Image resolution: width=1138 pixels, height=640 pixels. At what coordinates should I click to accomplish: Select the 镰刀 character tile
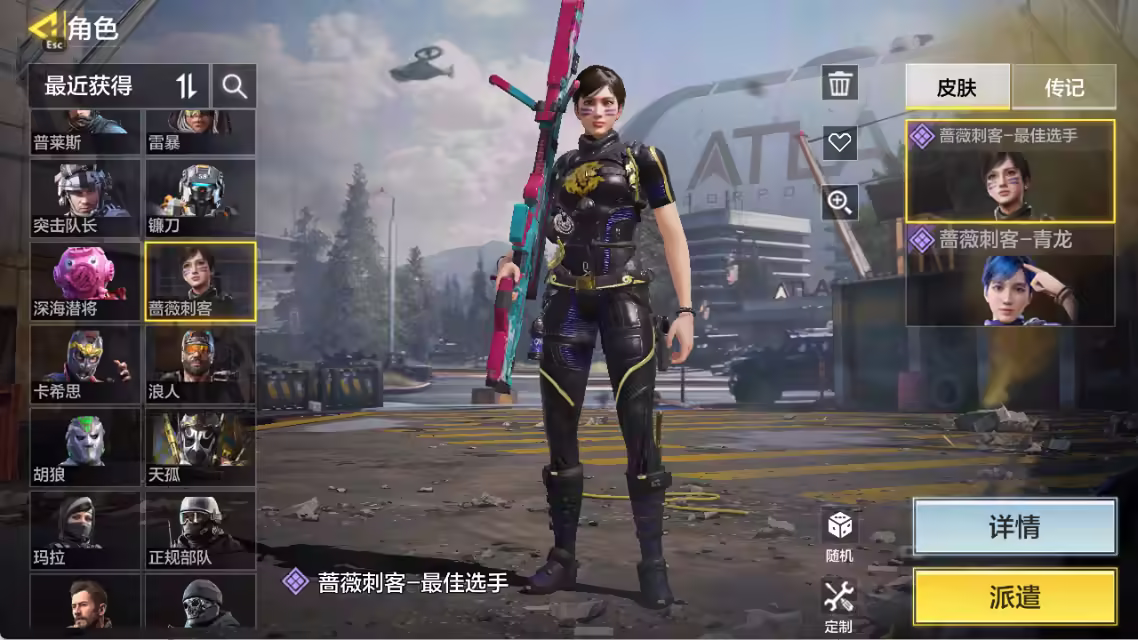pos(200,198)
